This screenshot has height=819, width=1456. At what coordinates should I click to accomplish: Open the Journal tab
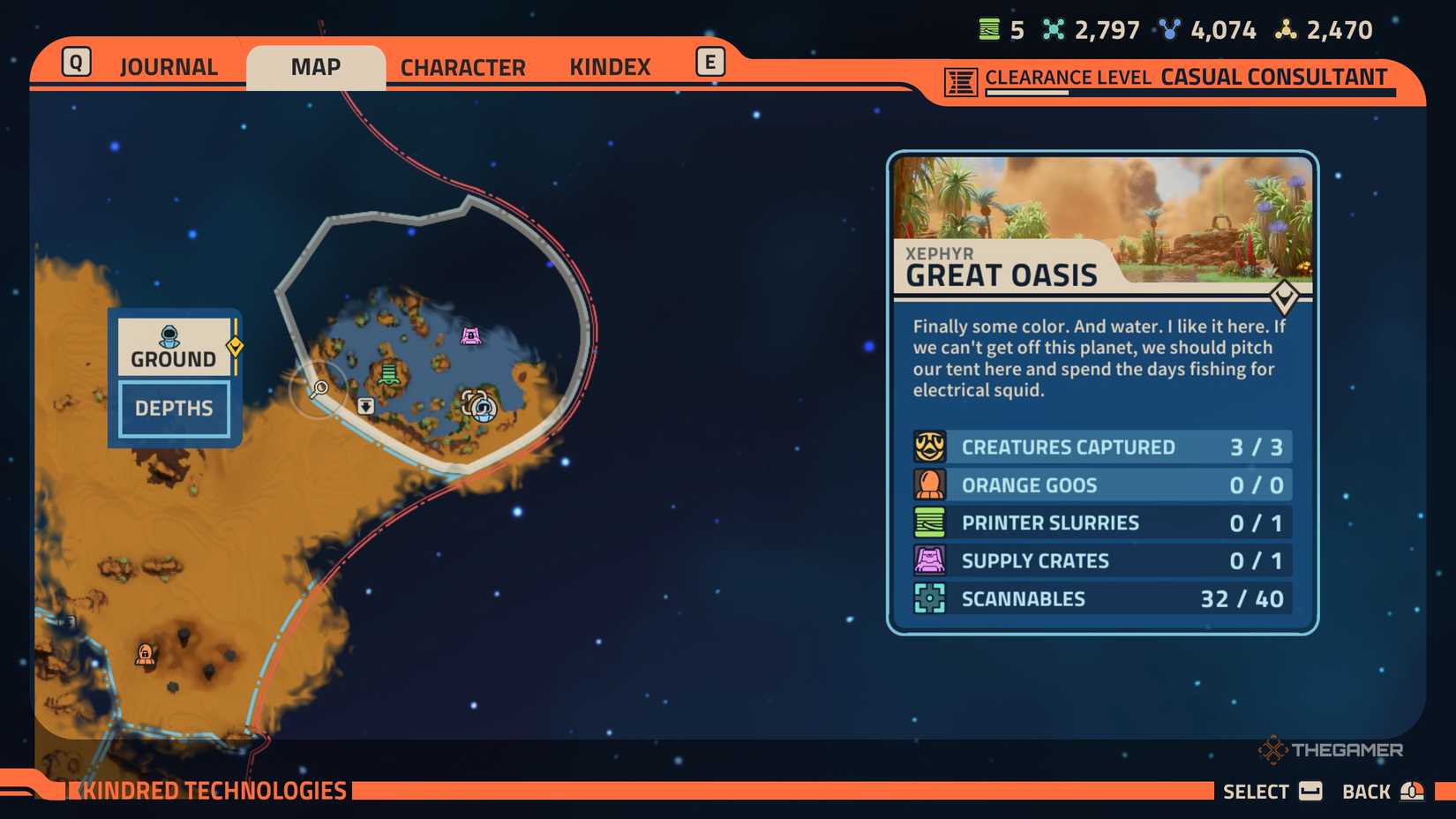tap(168, 66)
